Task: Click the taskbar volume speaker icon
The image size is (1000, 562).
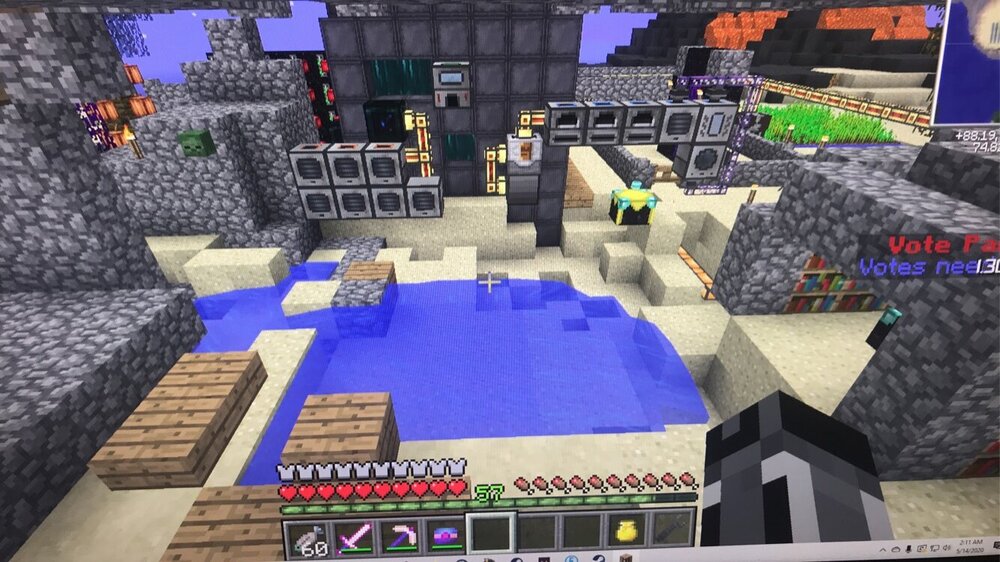Action: [x=944, y=549]
